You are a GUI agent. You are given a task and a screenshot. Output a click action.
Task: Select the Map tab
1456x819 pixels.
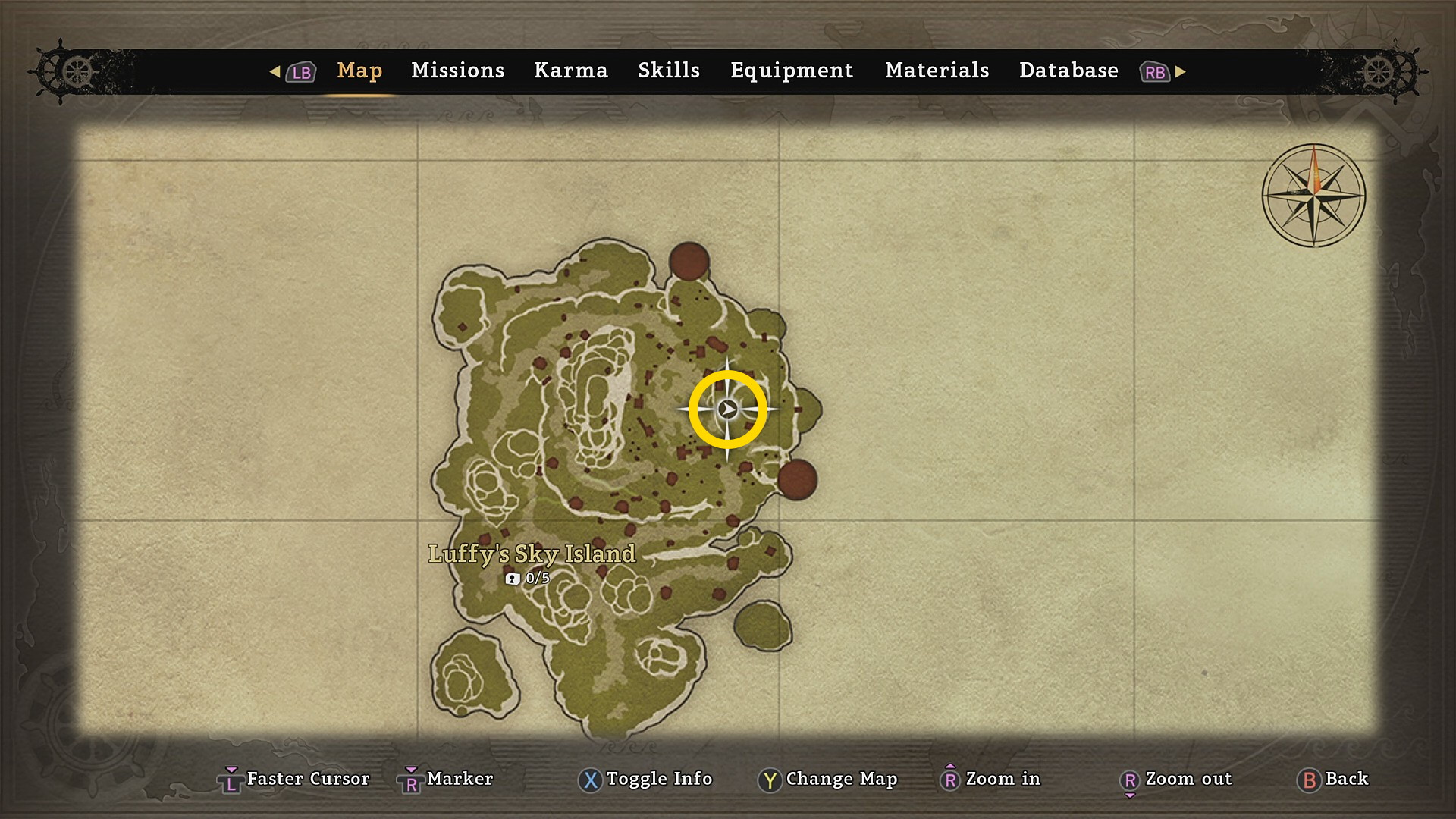[359, 71]
